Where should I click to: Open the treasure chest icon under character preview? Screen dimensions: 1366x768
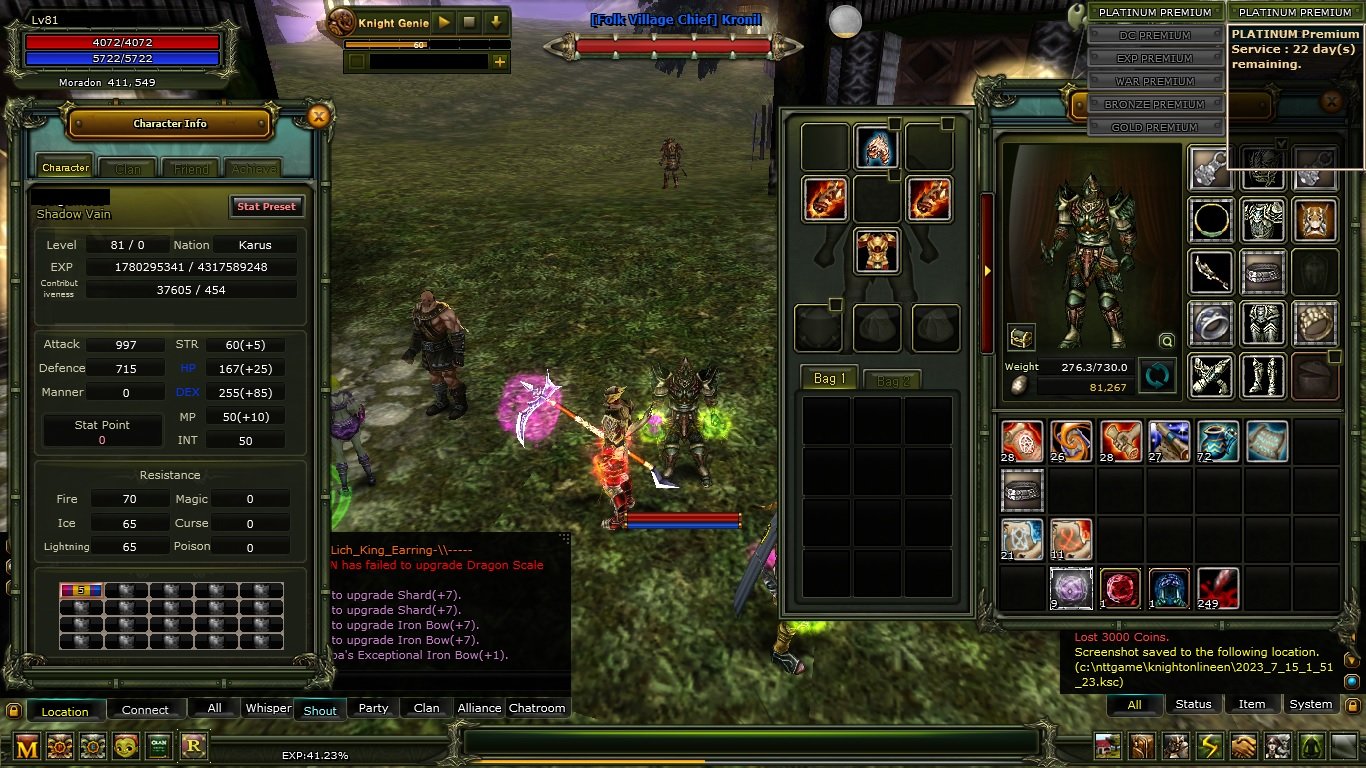click(1021, 337)
